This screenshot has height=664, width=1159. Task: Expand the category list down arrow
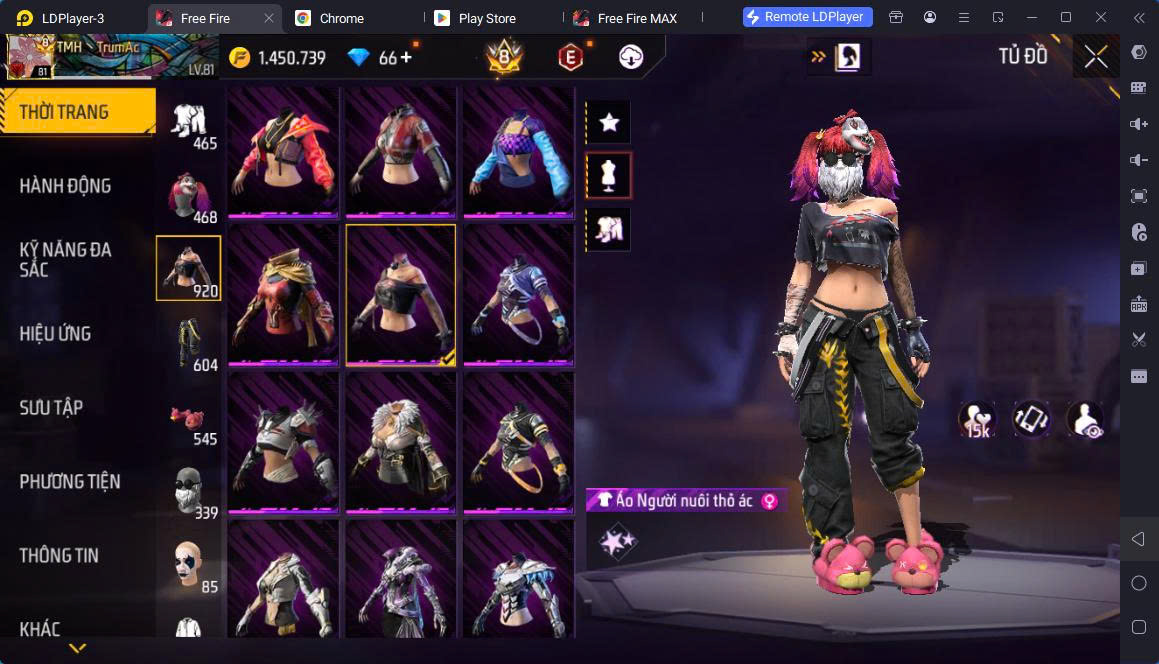tap(77, 648)
